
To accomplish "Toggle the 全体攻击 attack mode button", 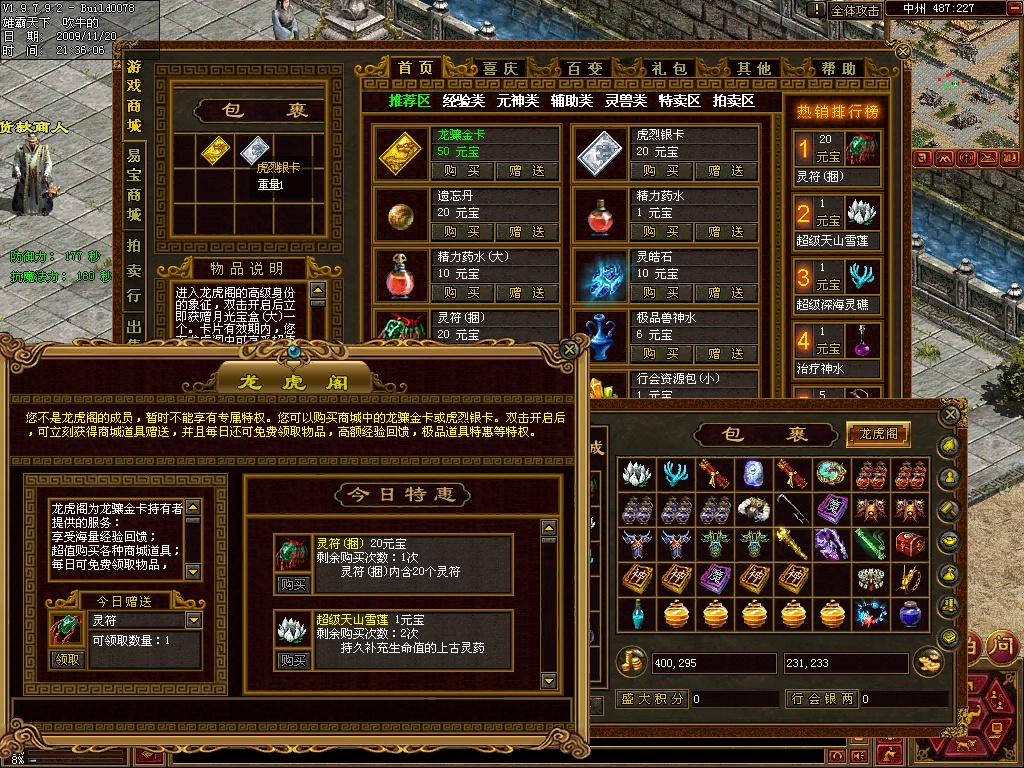I will 855,10.
